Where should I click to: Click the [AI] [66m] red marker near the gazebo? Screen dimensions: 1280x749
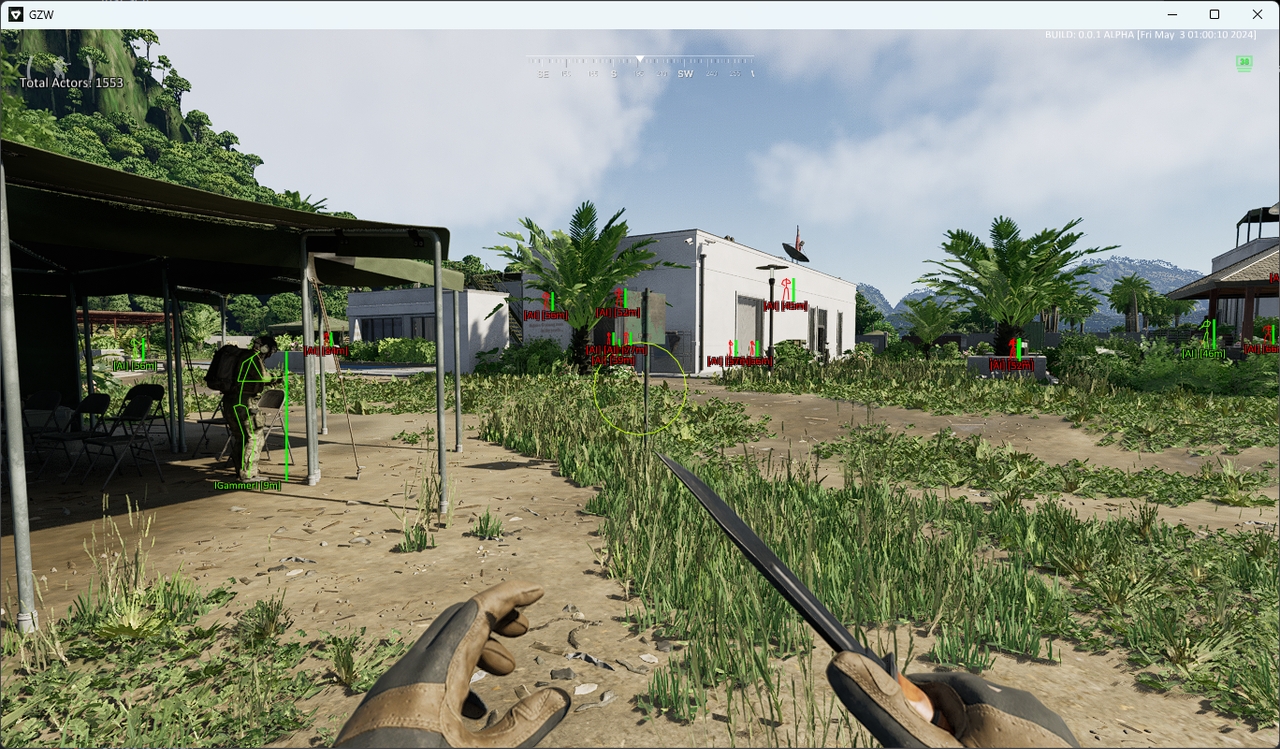1260,350
